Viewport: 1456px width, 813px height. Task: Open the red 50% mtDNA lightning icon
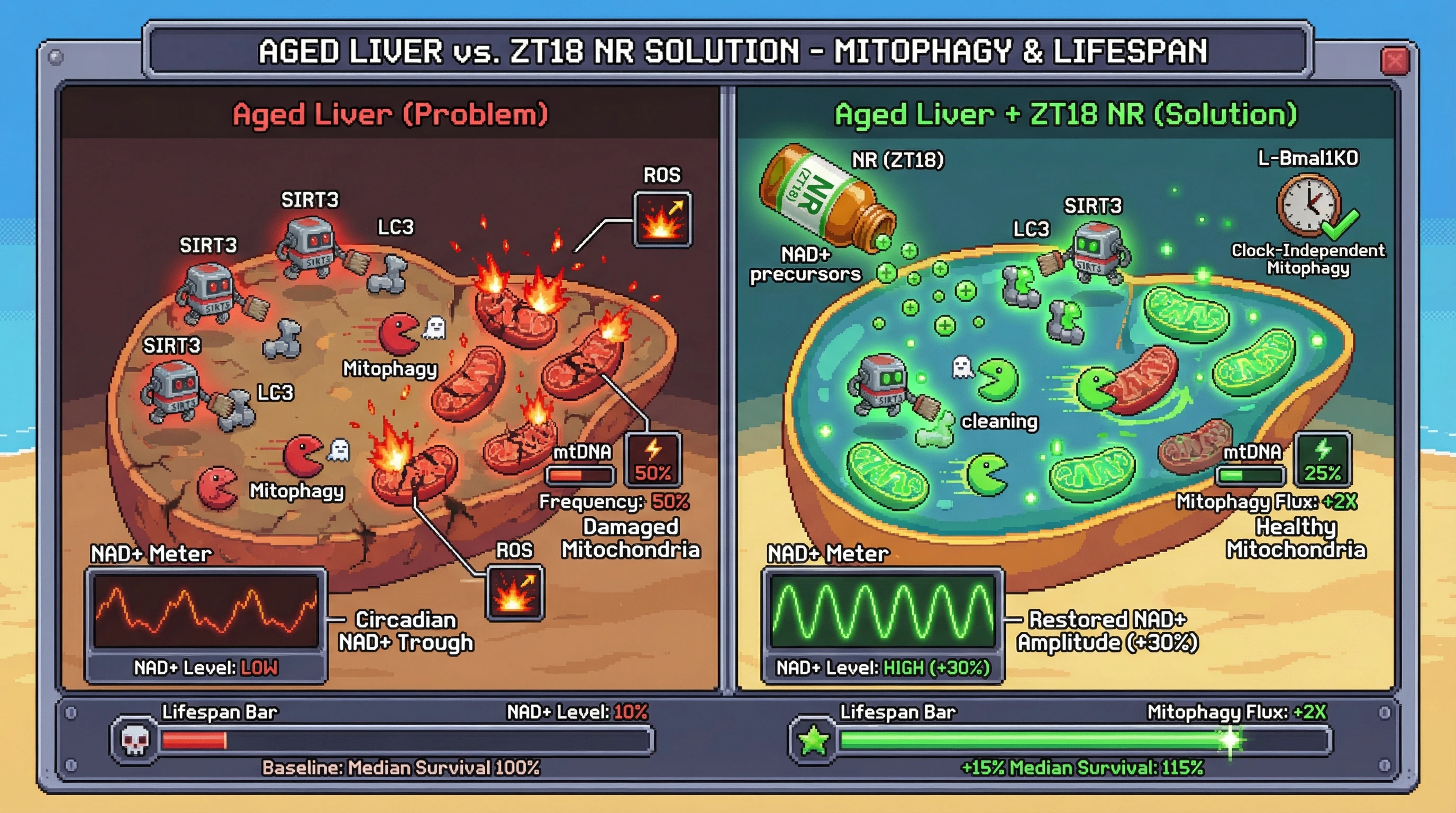[x=653, y=459]
